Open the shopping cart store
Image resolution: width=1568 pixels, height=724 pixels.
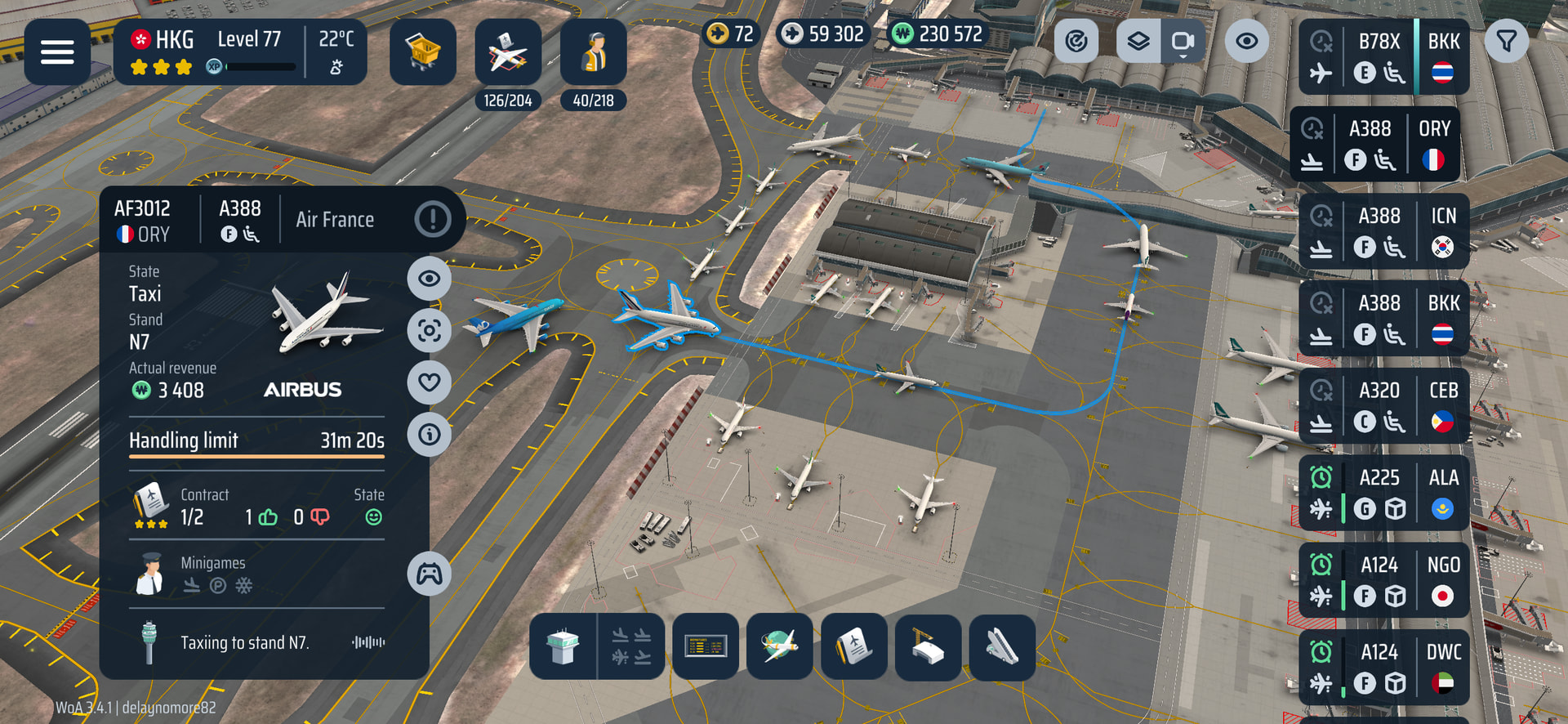pos(423,52)
